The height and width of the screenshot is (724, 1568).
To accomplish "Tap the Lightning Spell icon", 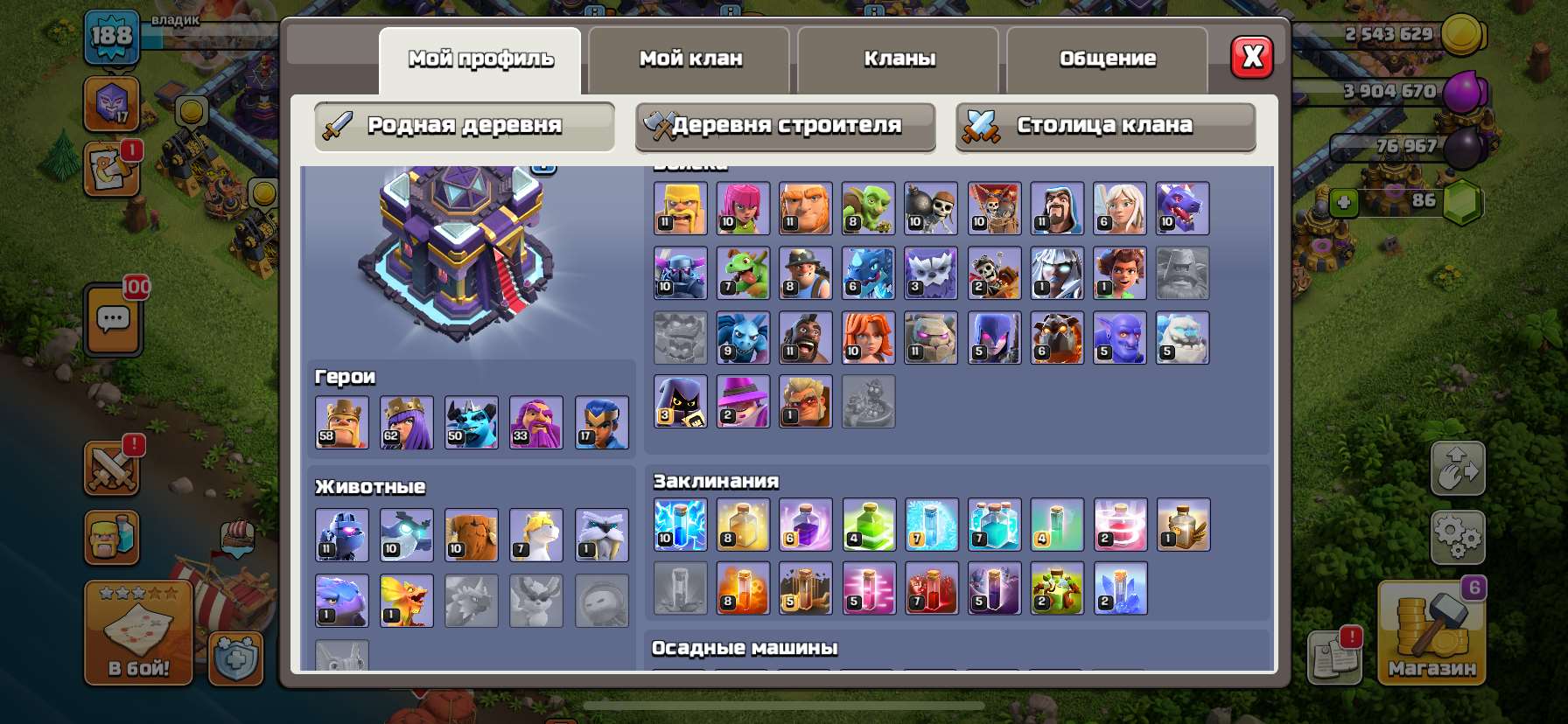I will (x=681, y=525).
